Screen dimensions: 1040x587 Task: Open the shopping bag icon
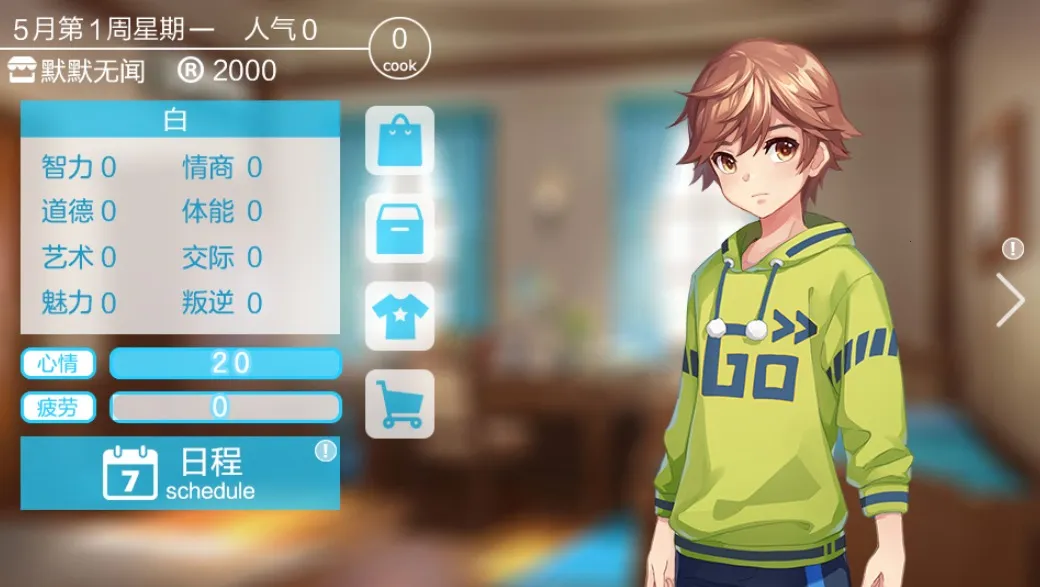tap(399, 141)
